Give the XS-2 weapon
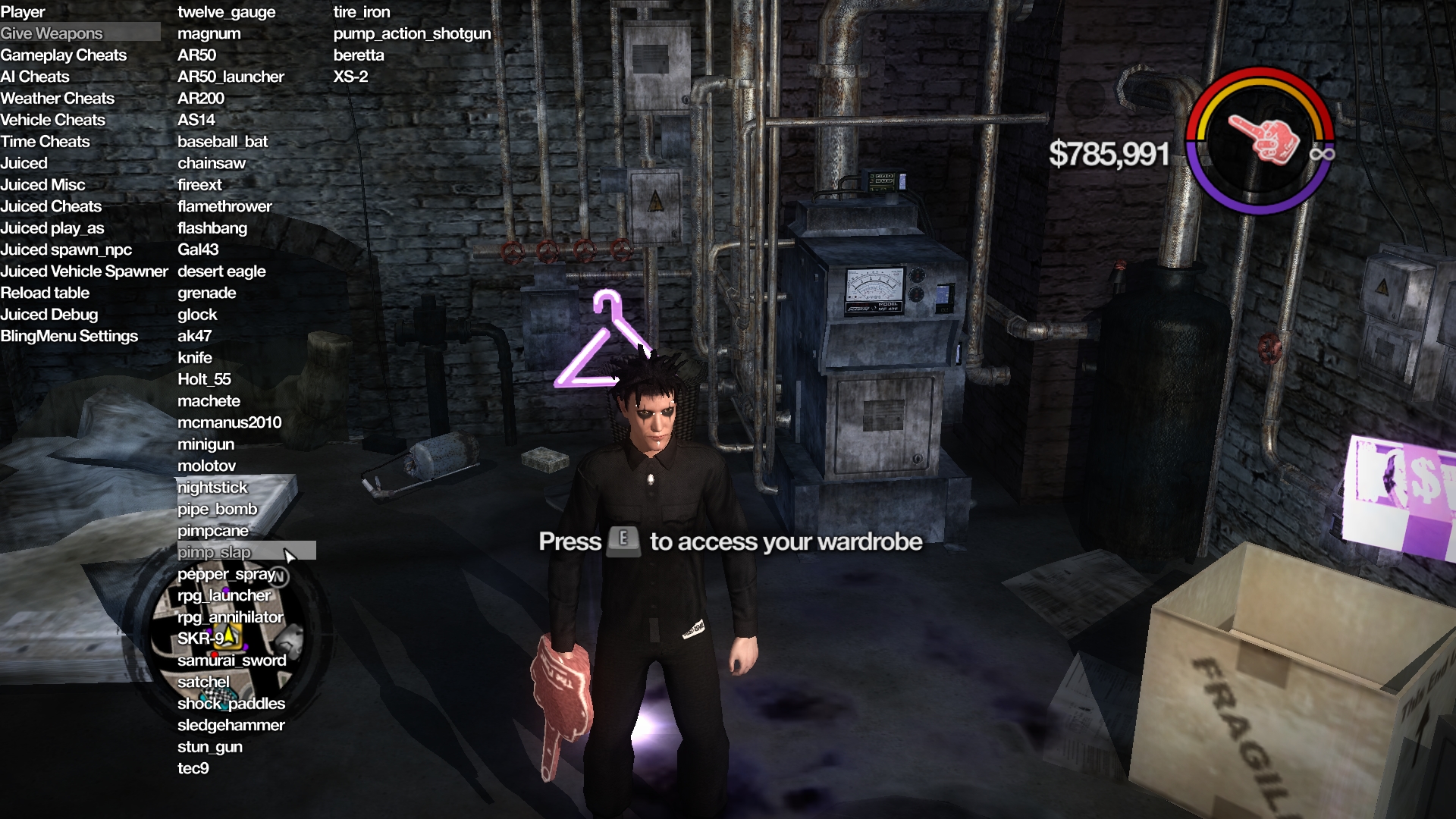 350,77
